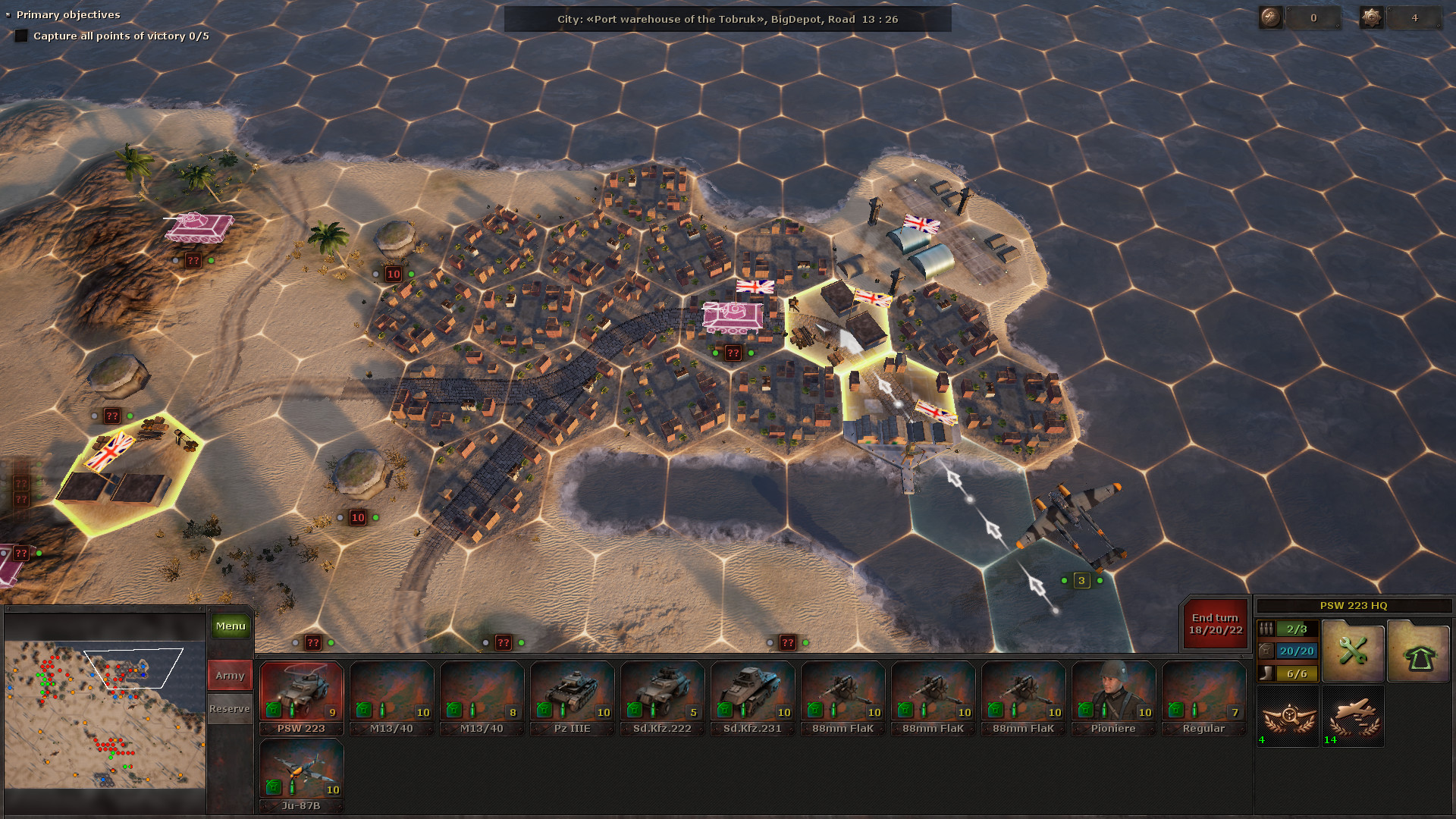Click the bomber medal showing 14
This screenshot has height=819, width=1456.
1353,717
